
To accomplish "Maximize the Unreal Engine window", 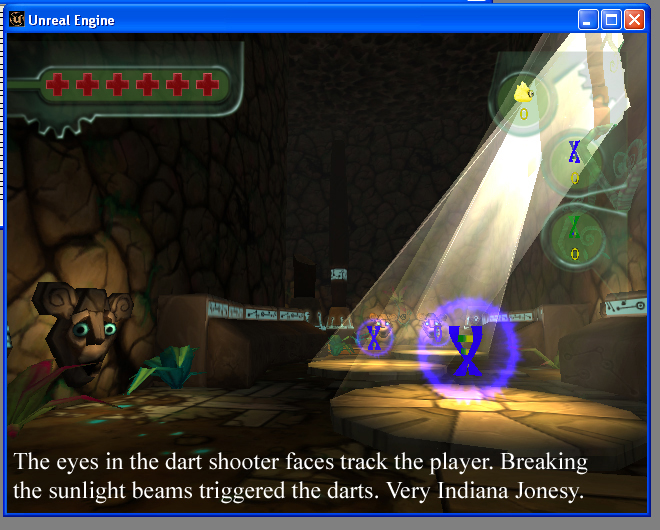I will (x=613, y=19).
